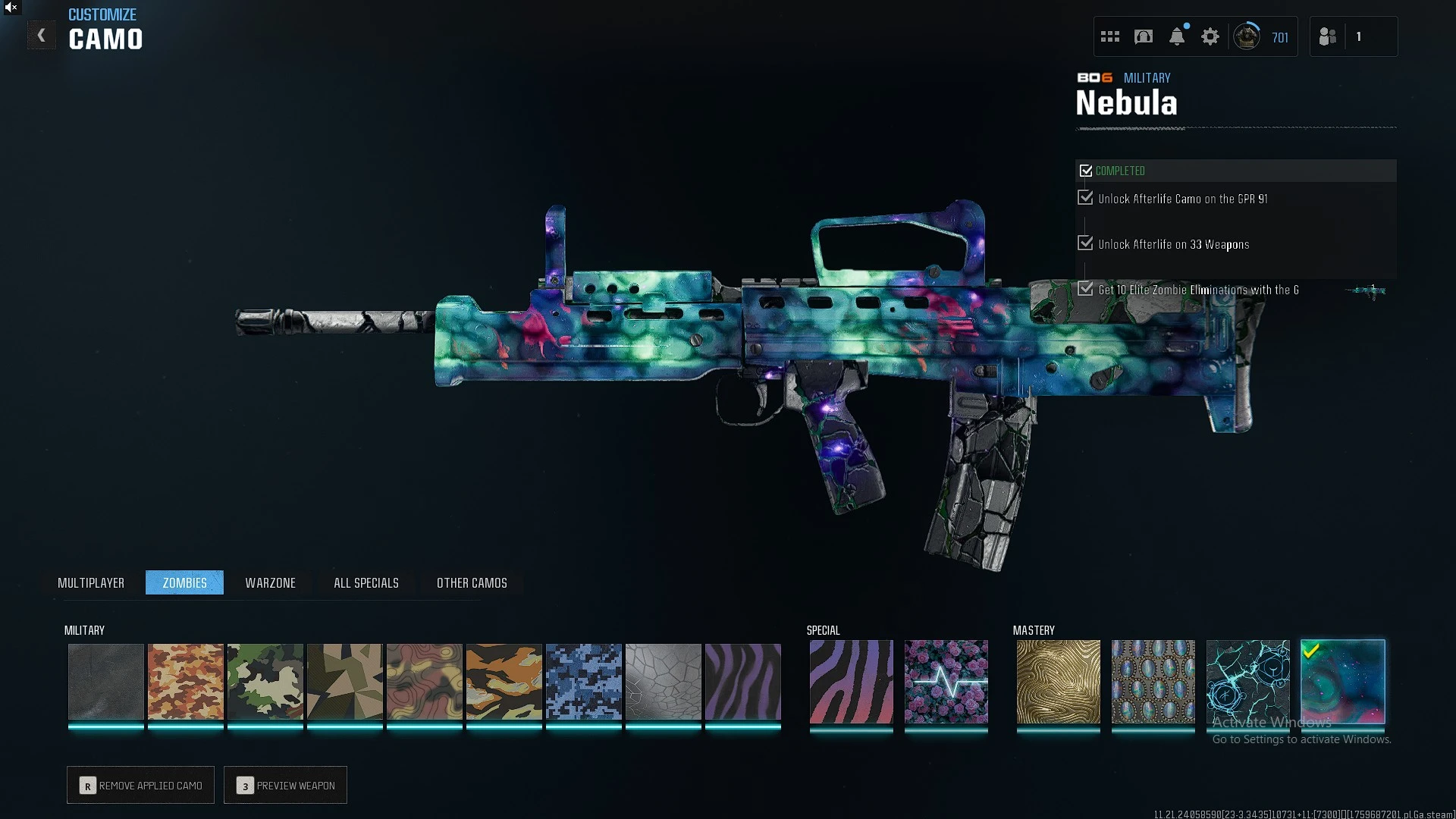Open the player profile emblem
Image resolution: width=1456 pixels, height=819 pixels.
click(x=1247, y=36)
